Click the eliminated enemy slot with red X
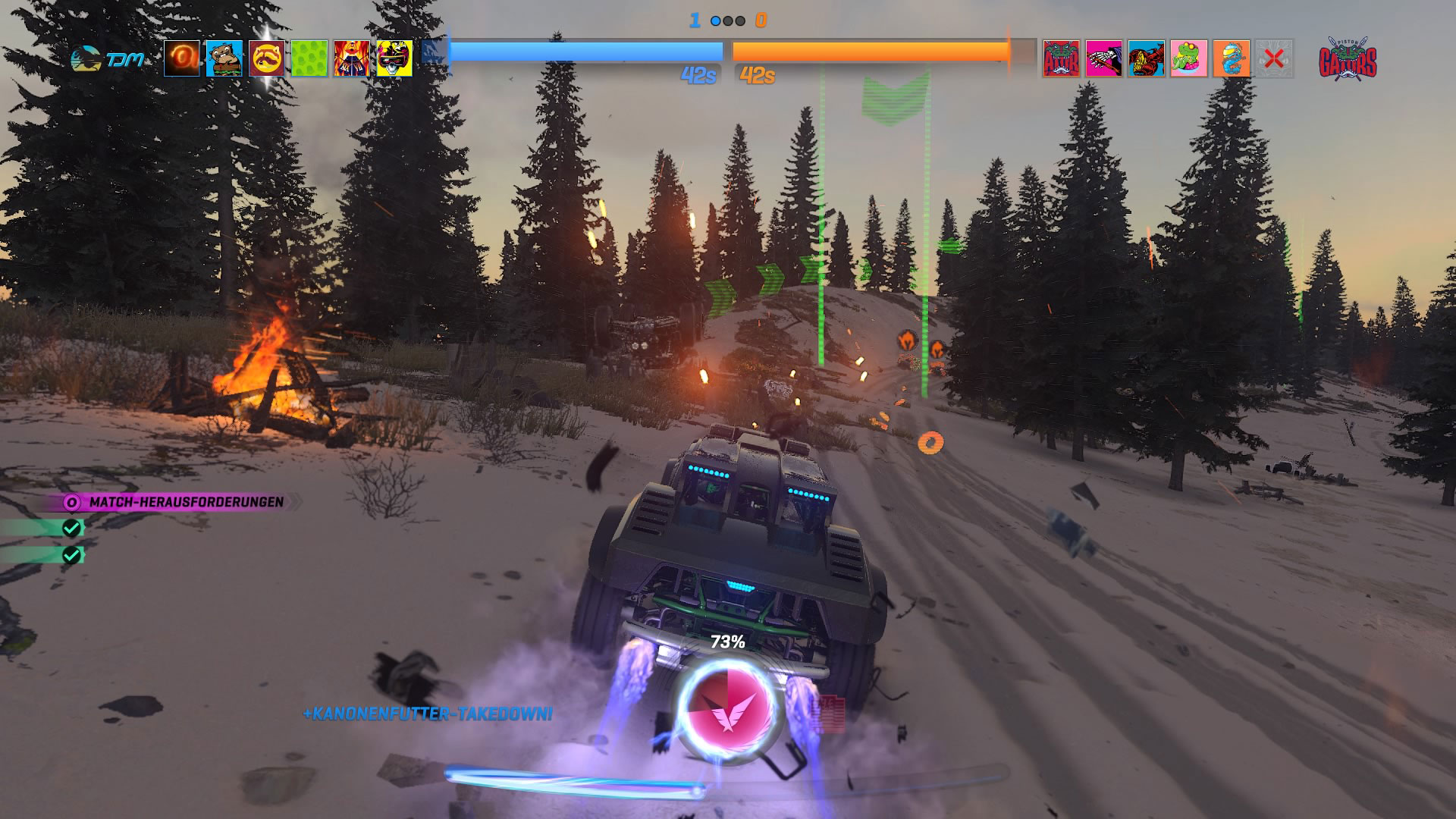1456x819 pixels. point(1273,58)
